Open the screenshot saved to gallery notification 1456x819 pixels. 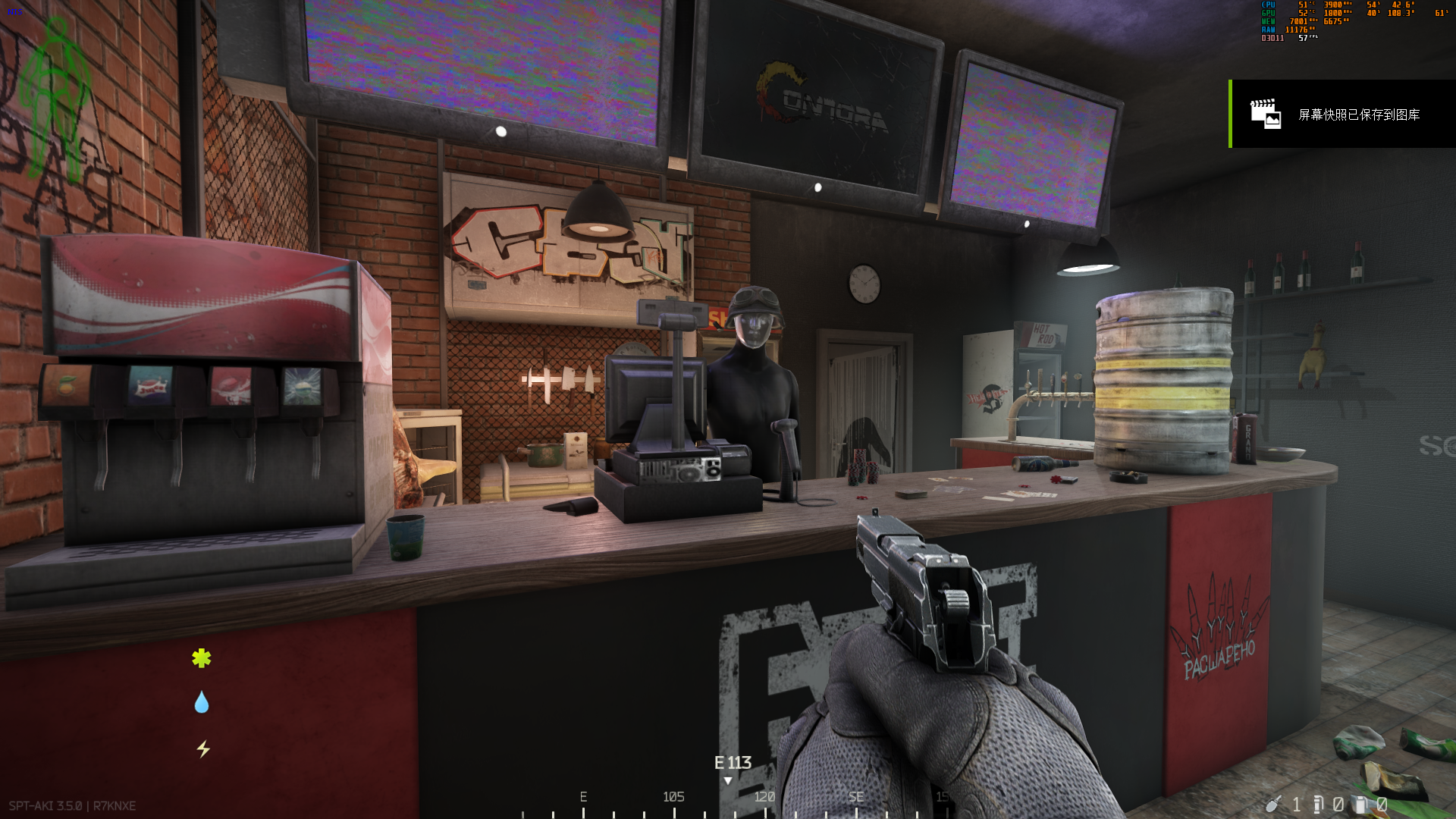pyautogui.click(x=1342, y=114)
